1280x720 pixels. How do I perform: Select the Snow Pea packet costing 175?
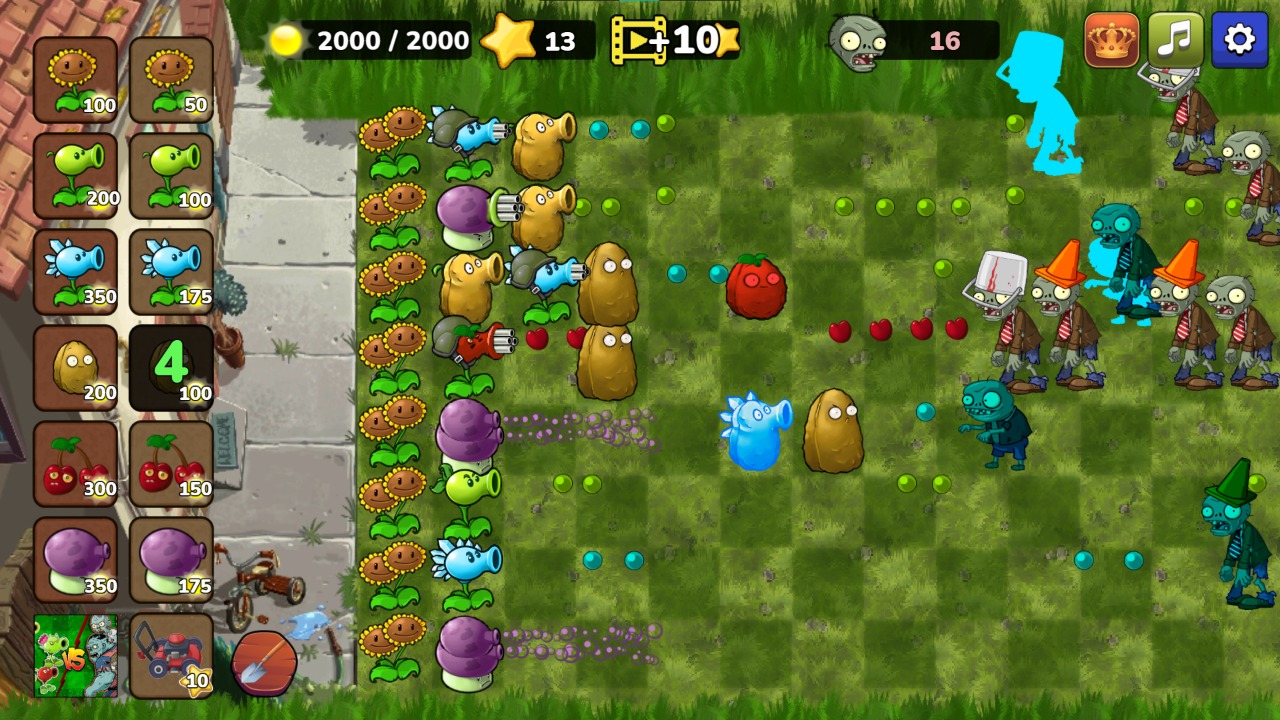(x=170, y=268)
